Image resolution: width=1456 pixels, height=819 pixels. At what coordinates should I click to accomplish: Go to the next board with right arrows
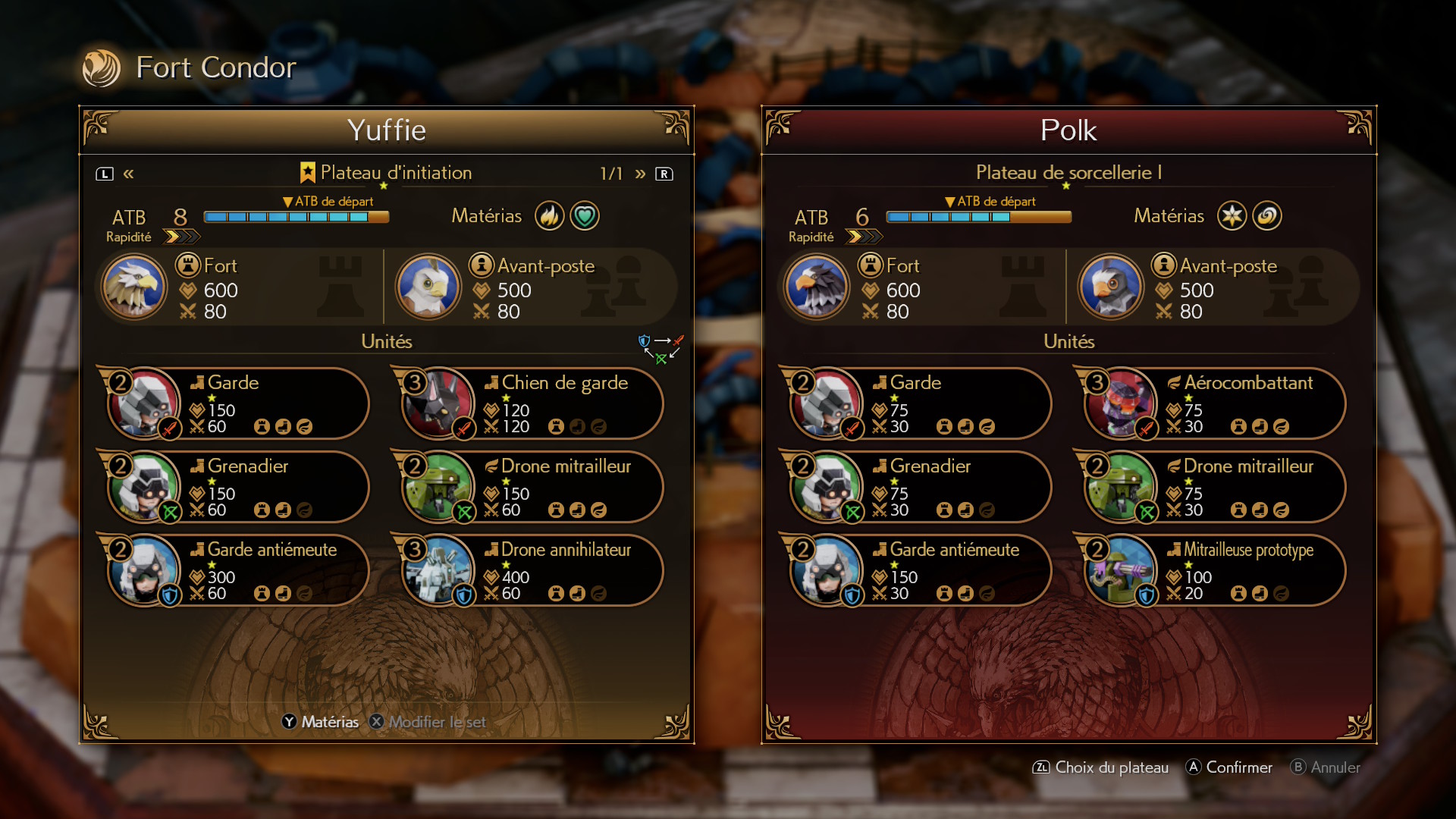(x=641, y=174)
